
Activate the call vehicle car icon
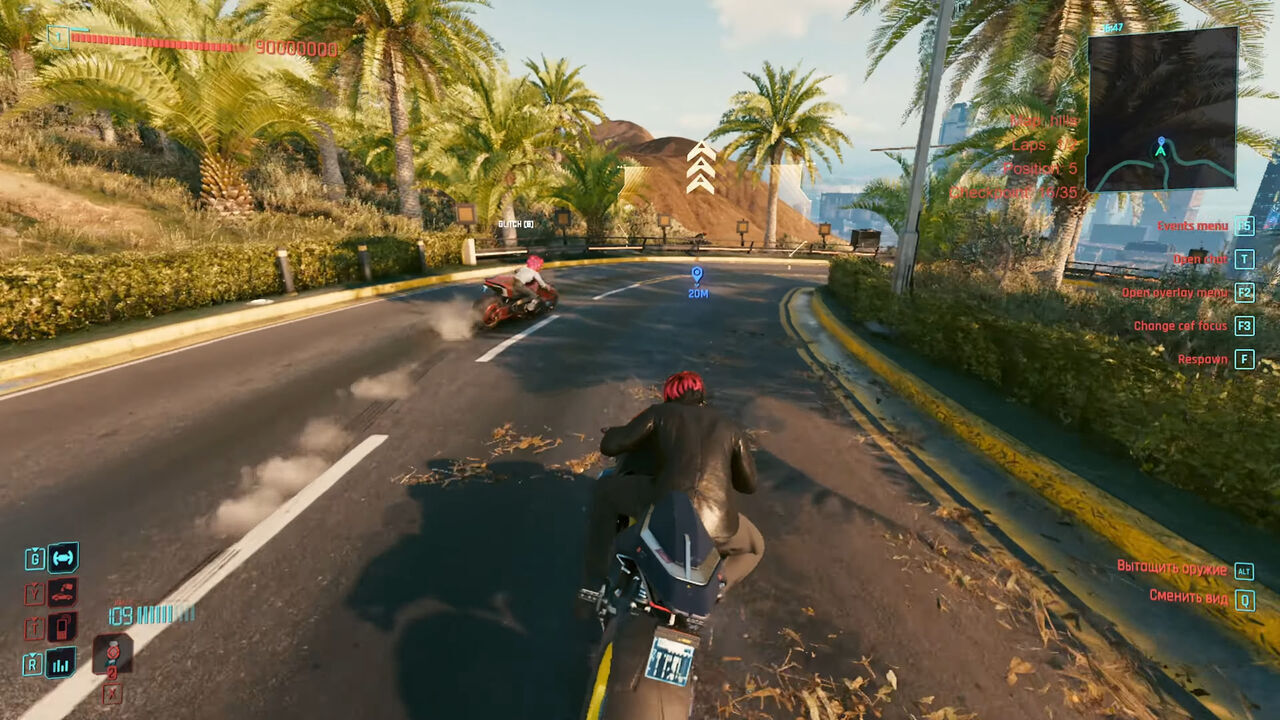[62, 593]
